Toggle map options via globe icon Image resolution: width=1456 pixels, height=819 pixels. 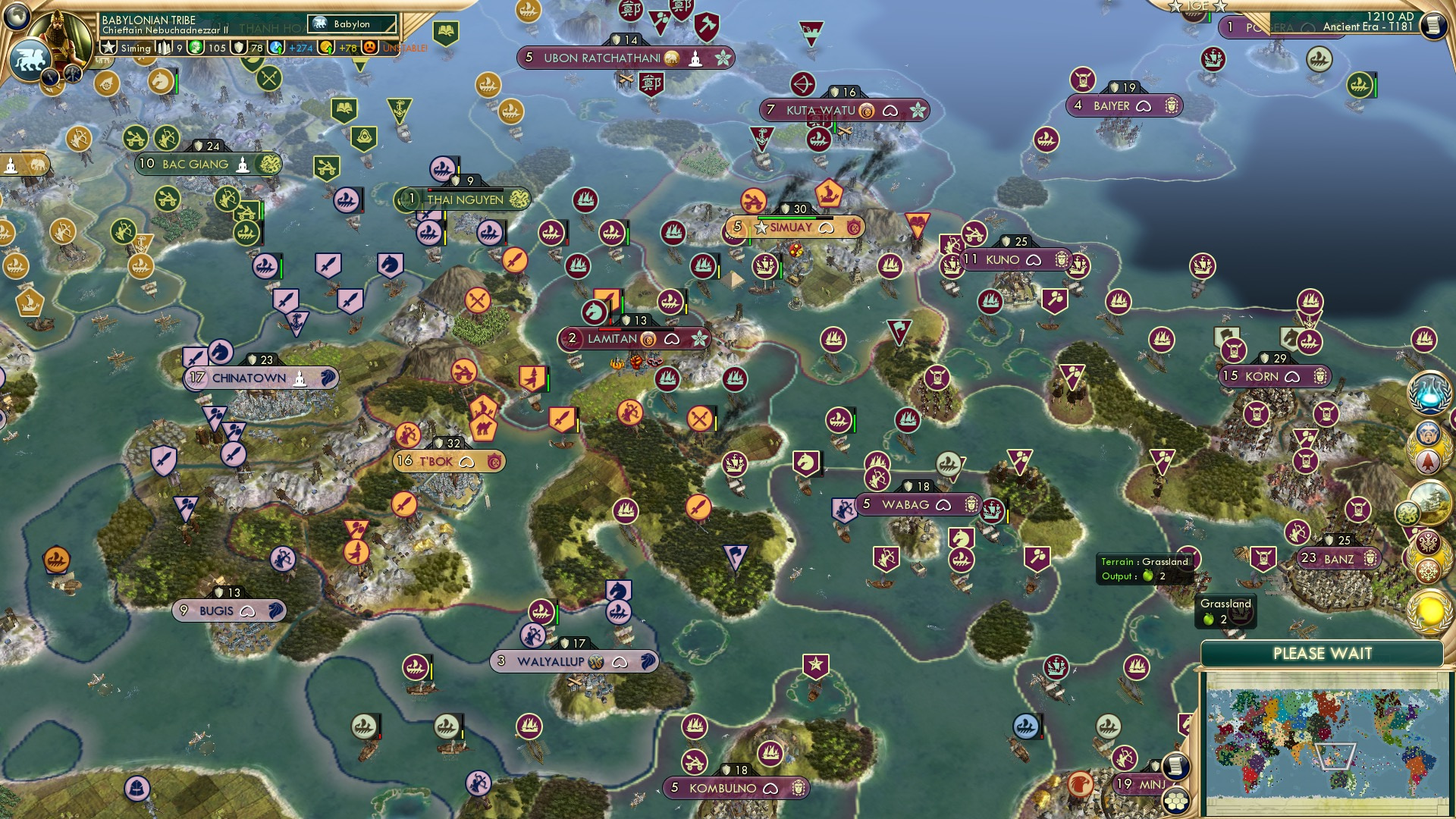[18, 17]
